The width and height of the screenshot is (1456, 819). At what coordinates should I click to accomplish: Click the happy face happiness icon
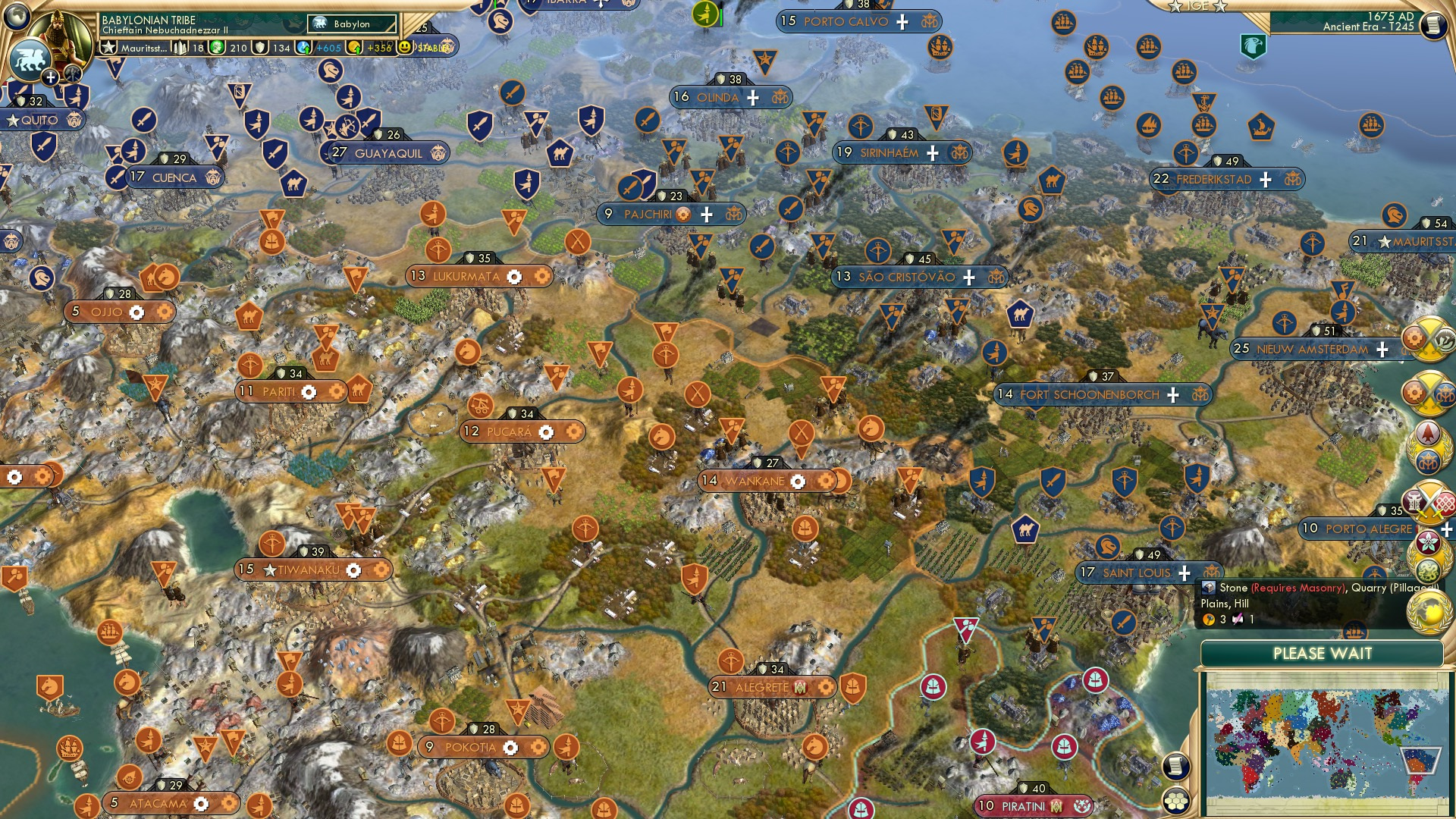pyautogui.click(x=405, y=47)
